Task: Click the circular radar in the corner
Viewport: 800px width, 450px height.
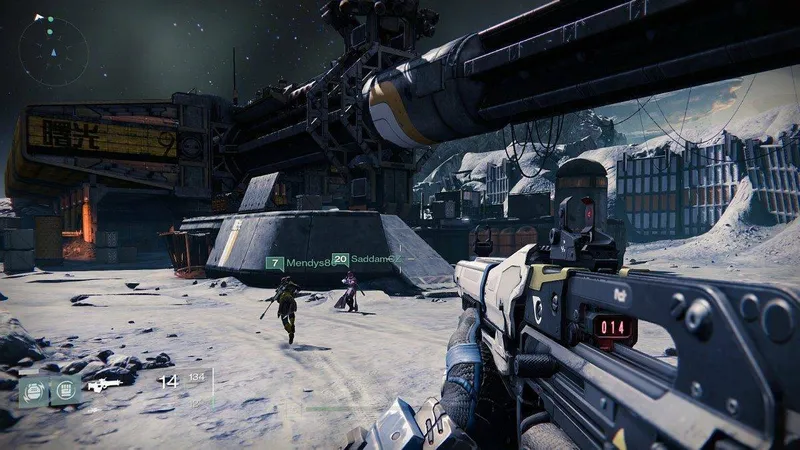Action: tap(53, 49)
